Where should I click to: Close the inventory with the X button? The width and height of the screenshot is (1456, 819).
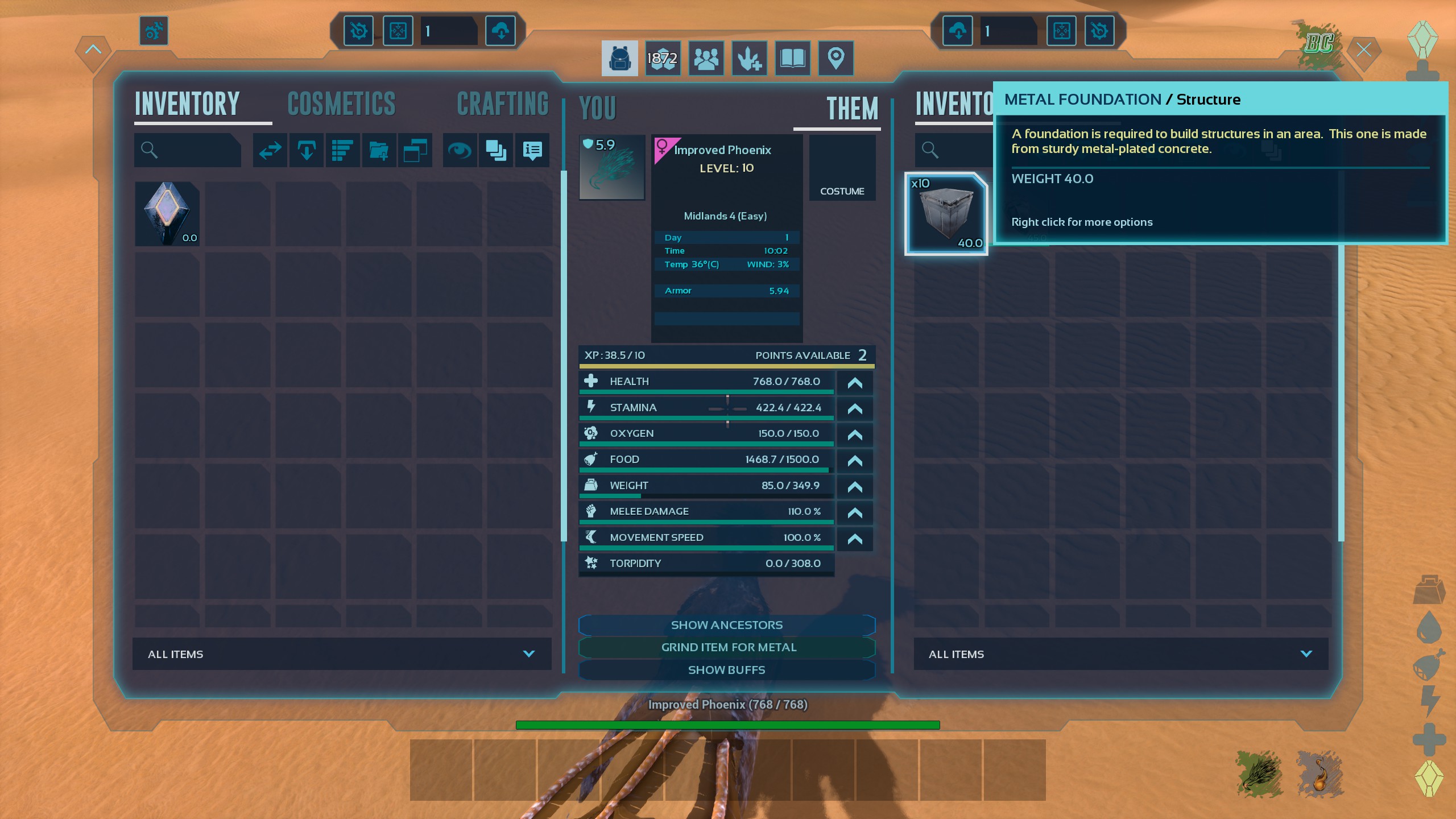point(1363,50)
